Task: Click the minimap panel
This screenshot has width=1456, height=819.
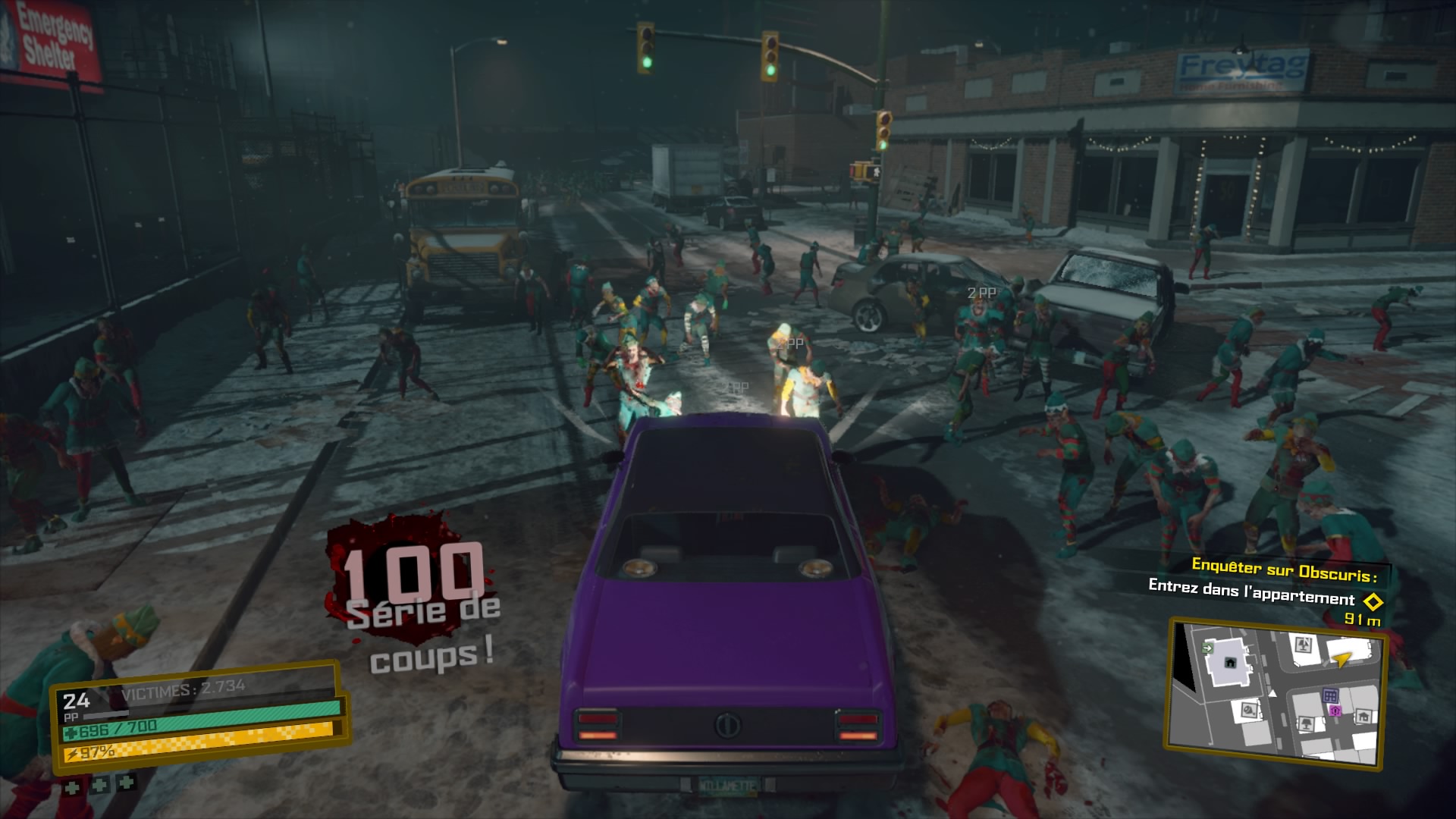Action: click(x=1276, y=693)
